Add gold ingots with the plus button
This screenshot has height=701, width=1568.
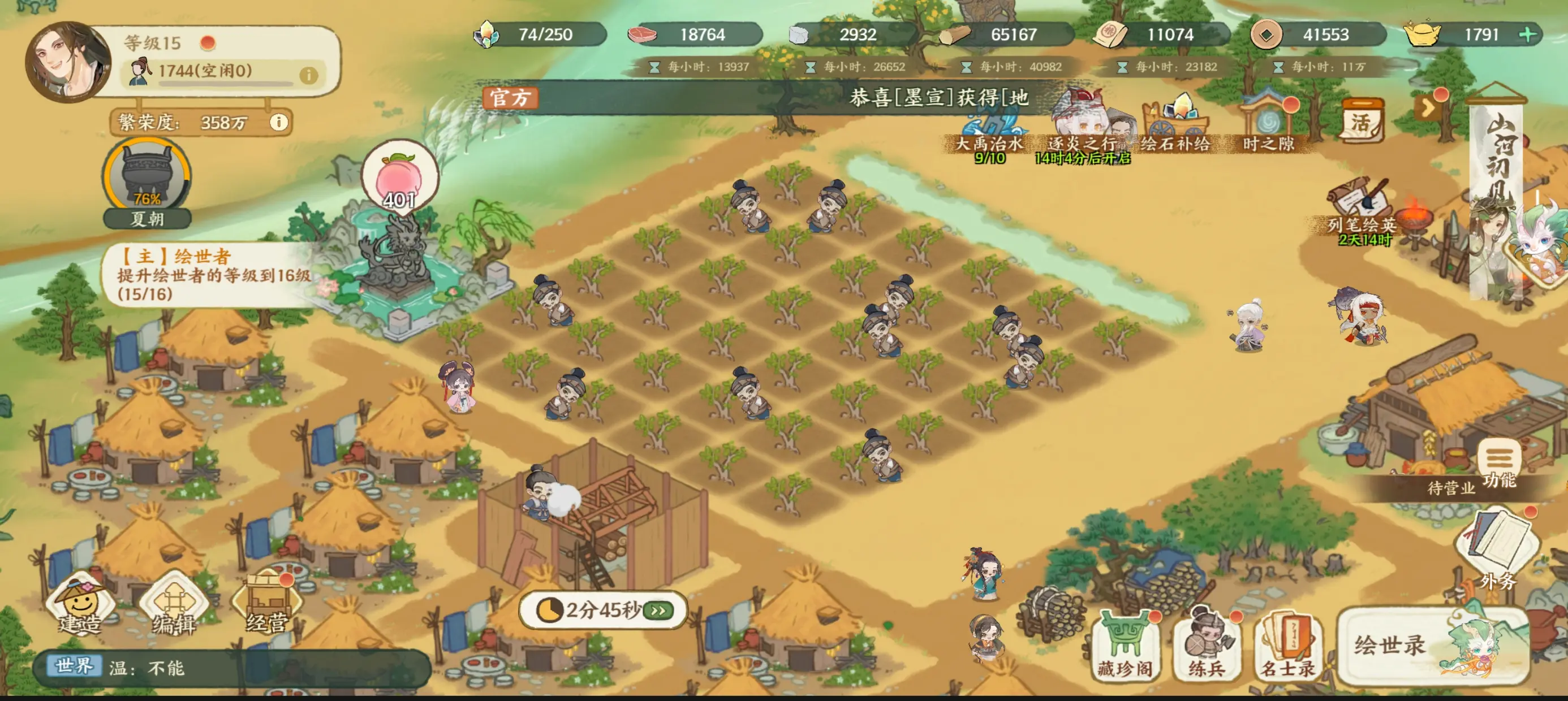pyautogui.click(x=1527, y=34)
